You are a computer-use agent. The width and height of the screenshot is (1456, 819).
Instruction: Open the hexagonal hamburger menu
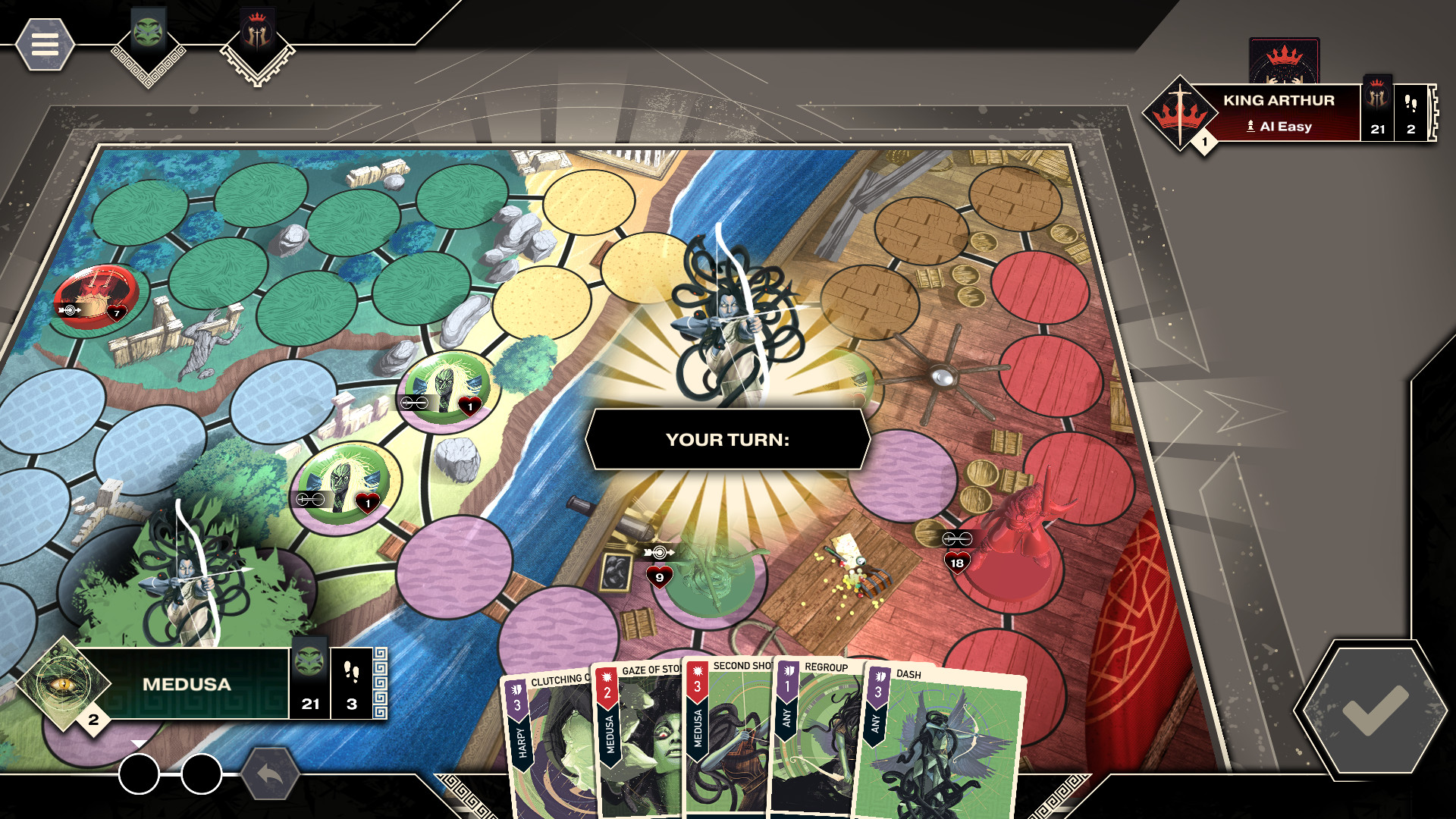click(x=45, y=45)
